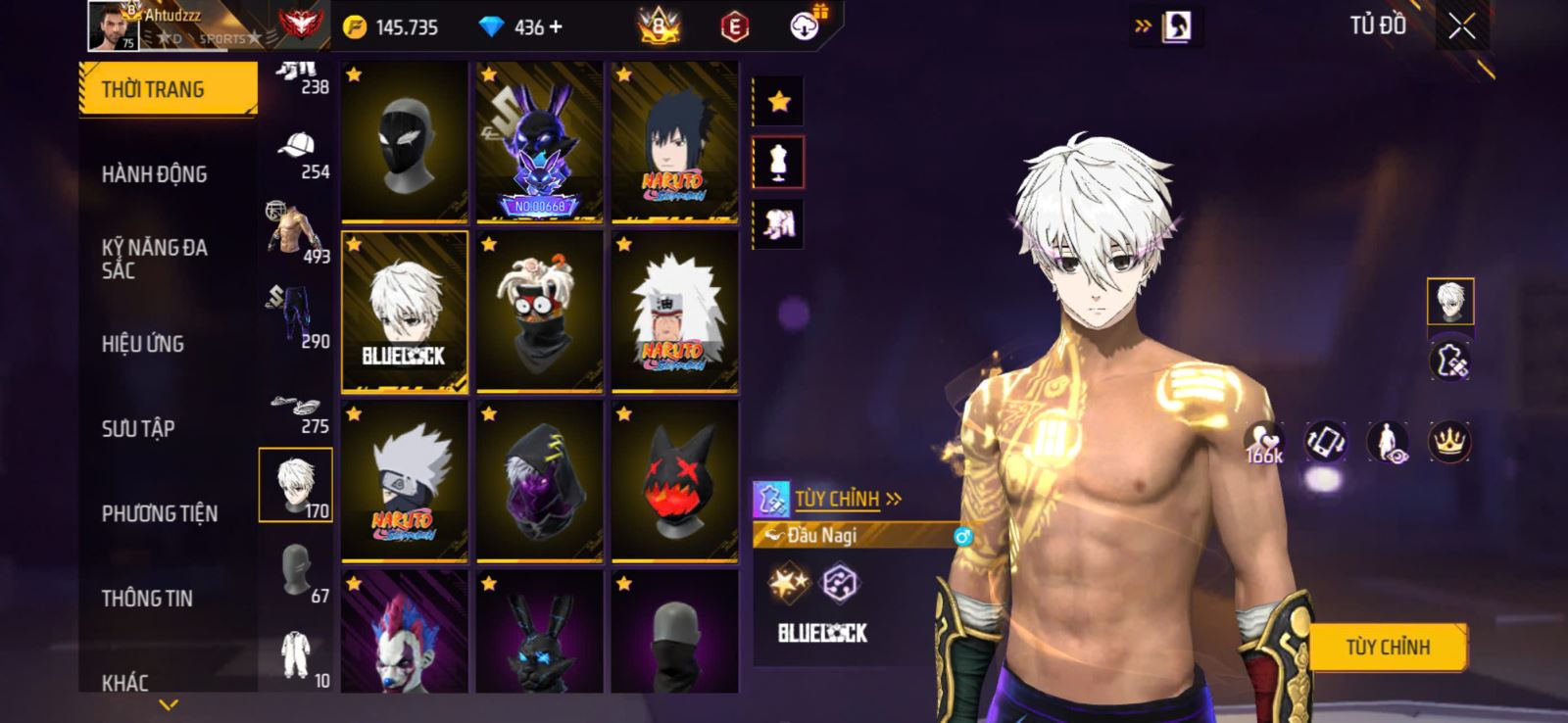Open the Thời Trang tab

[168, 89]
